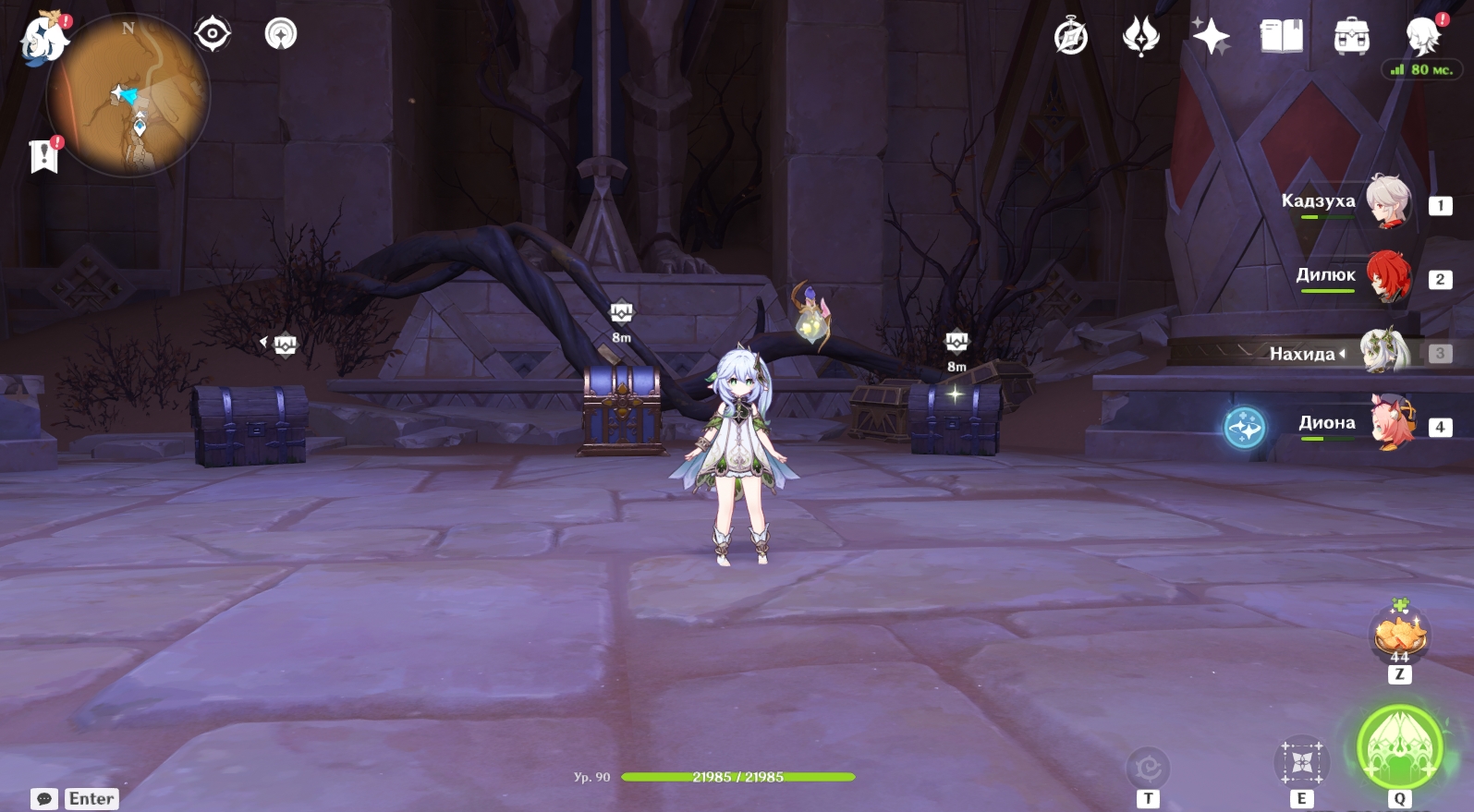Open the Adventurer Handbook book icon
This screenshot has height=812, width=1474.
click(x=1281, y=37)
